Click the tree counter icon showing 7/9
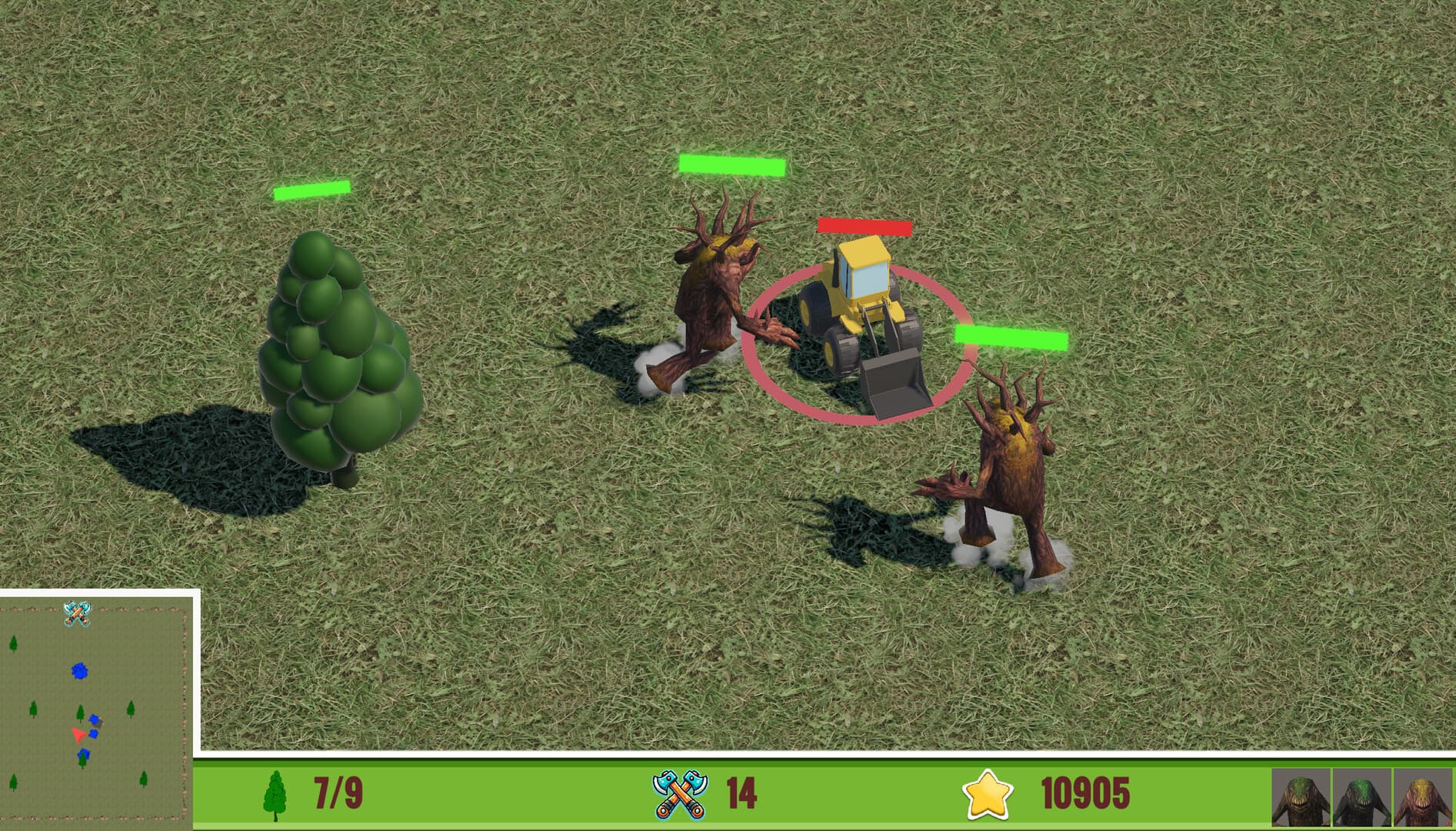 point(277,795)
